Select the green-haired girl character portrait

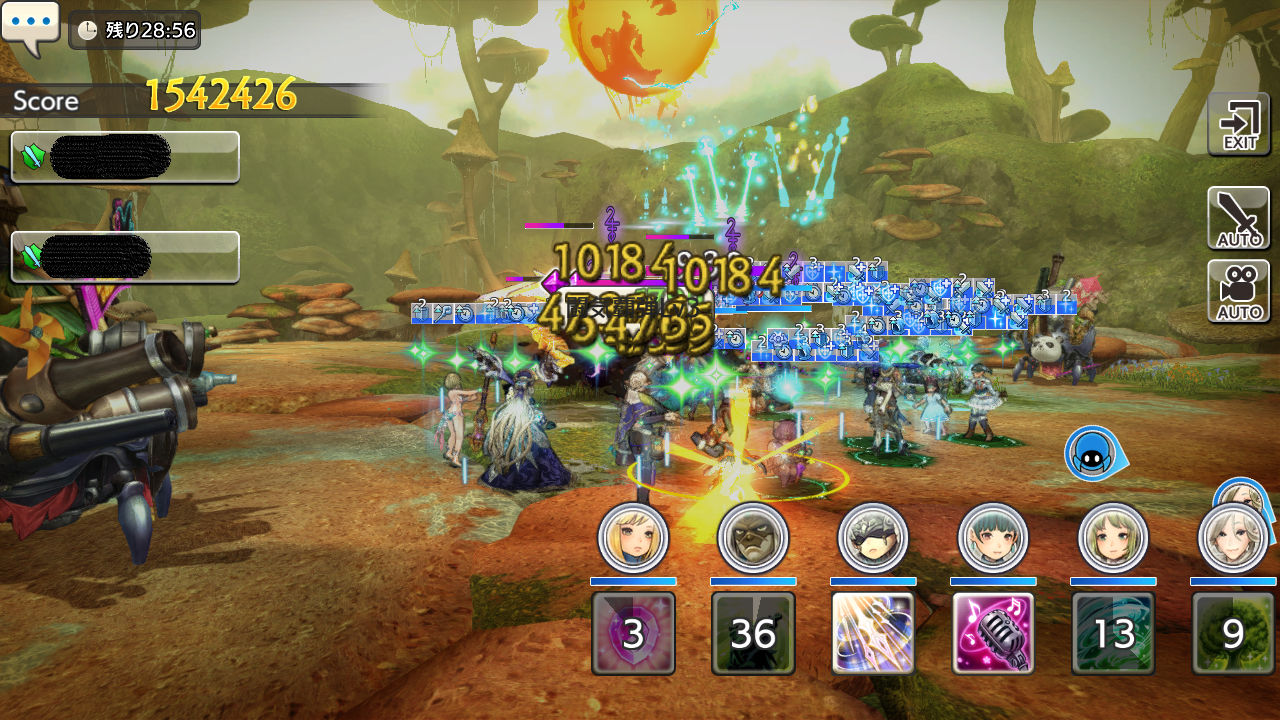1113,538
